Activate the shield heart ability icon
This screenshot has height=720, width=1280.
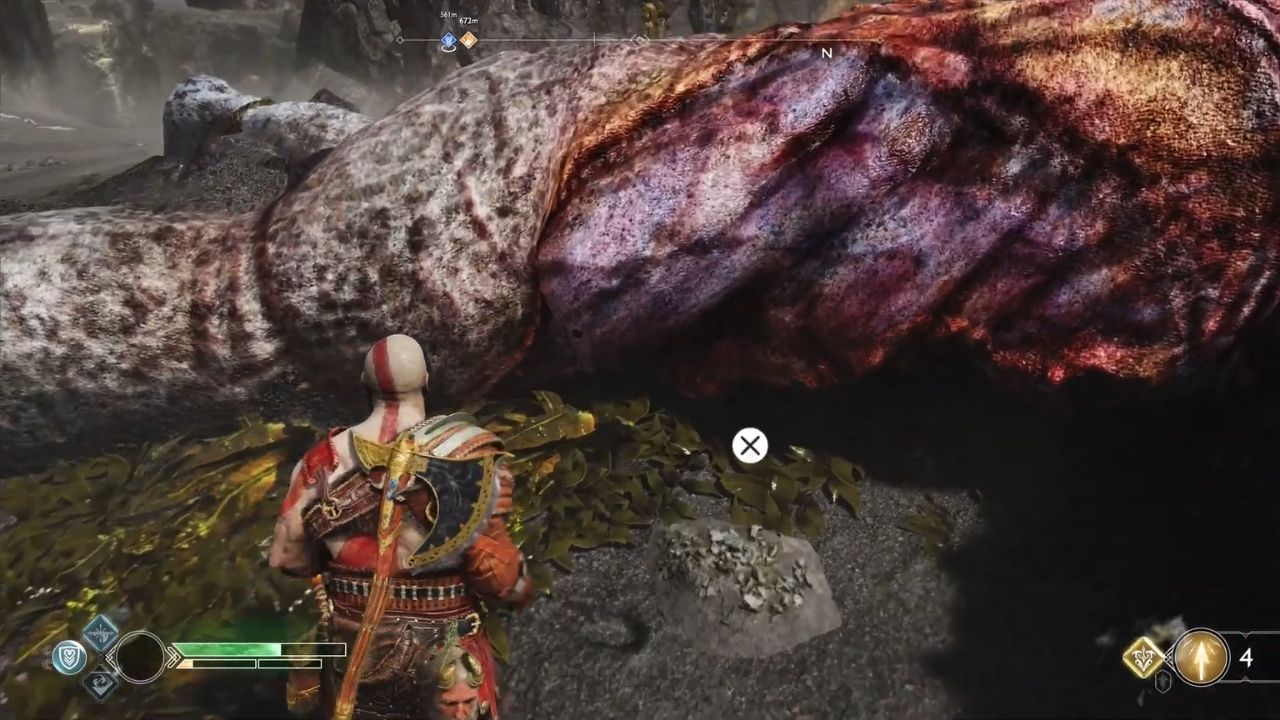pos(68,657)
